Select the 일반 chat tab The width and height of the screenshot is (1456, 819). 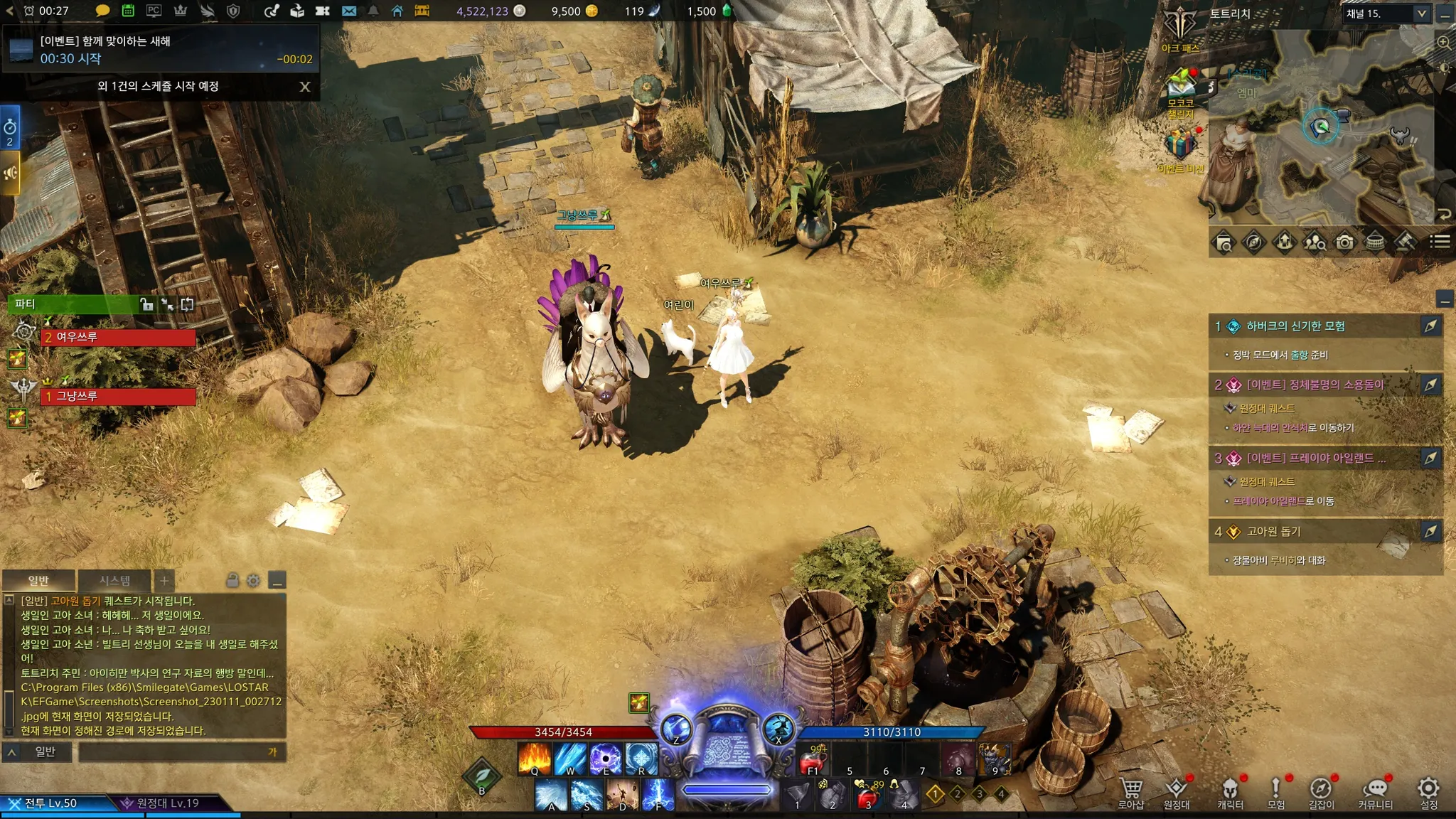[38, 581]
